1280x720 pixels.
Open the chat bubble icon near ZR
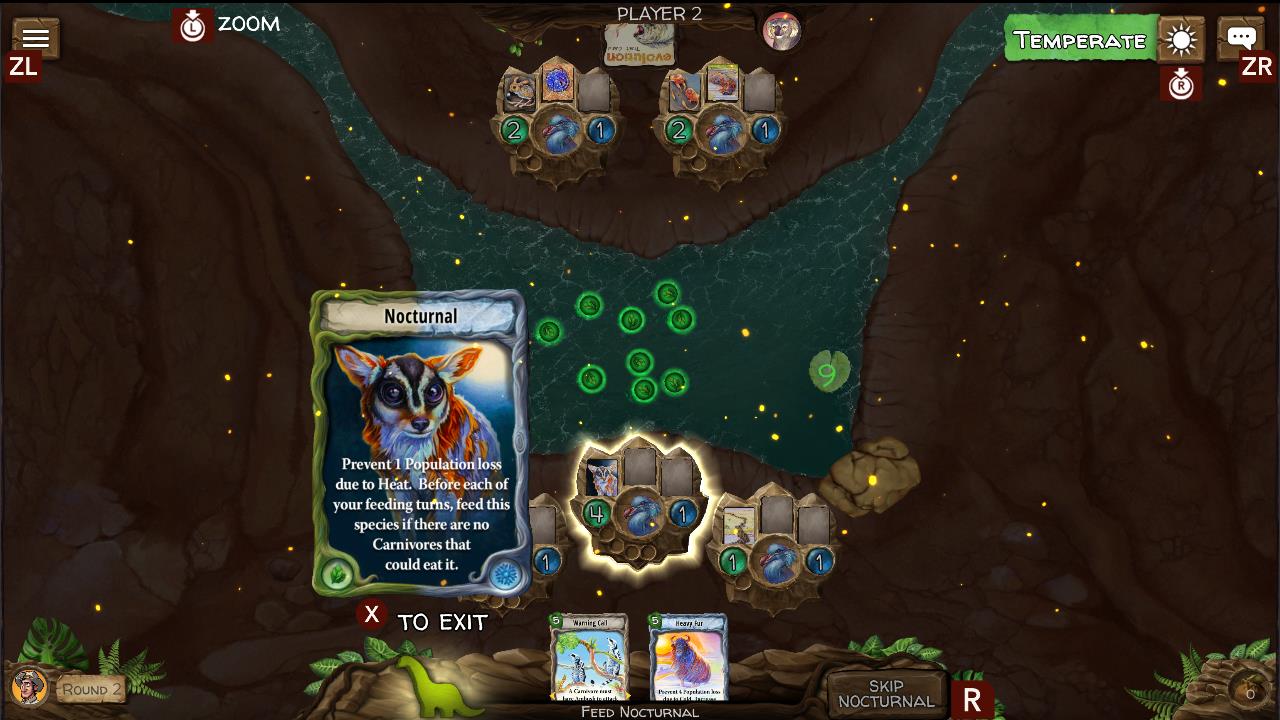tap(1240, 38)
